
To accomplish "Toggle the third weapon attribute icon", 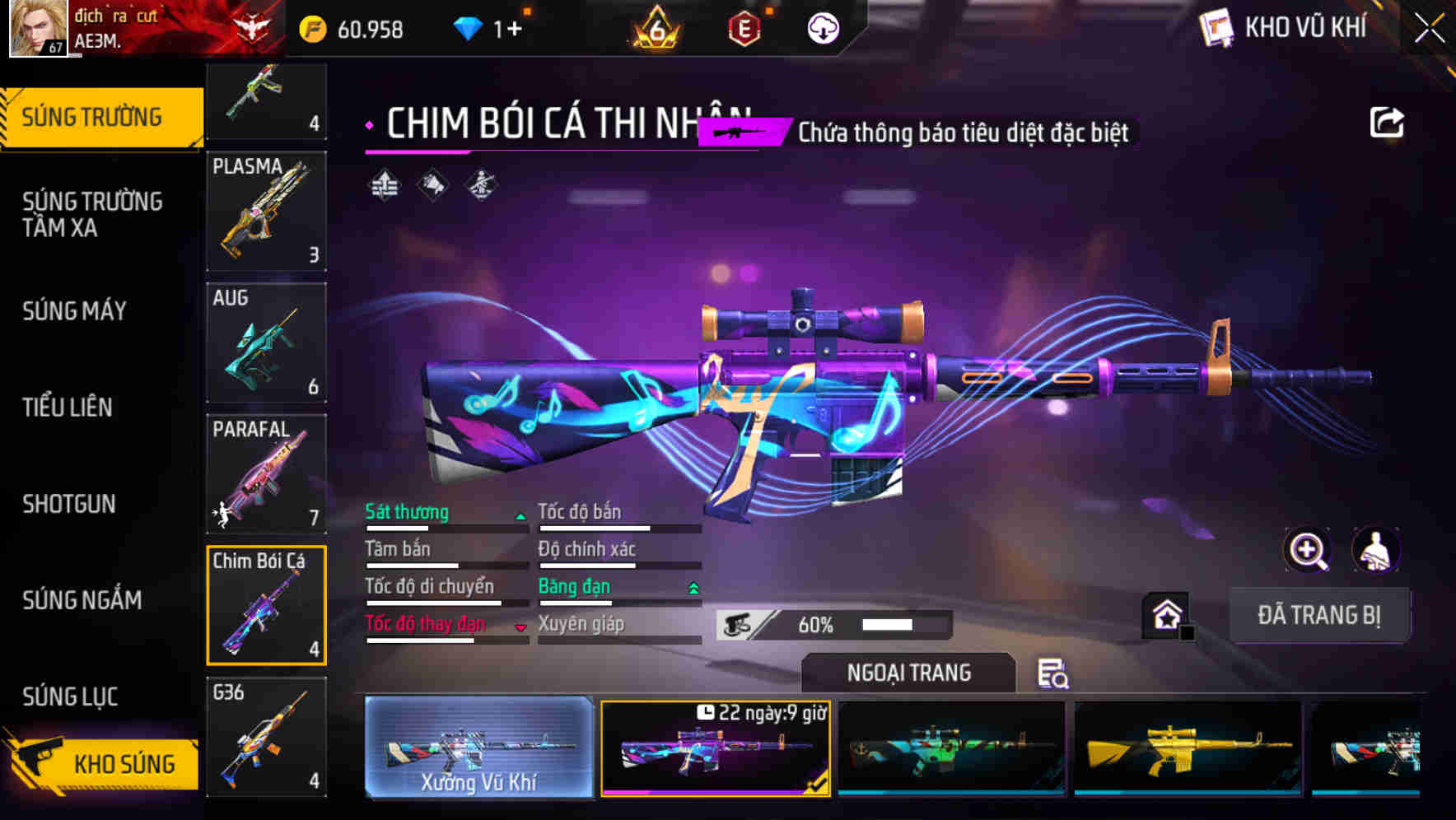I will [481, 184].
